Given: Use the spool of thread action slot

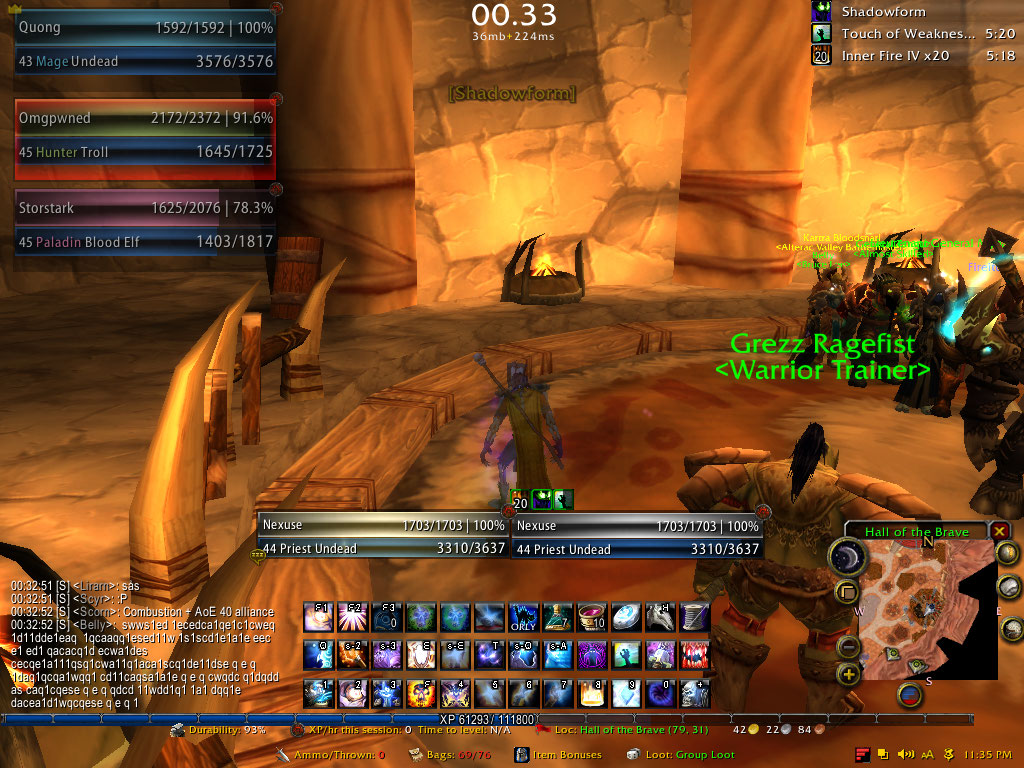Looking at the screenshot, I should coord(694,616).
